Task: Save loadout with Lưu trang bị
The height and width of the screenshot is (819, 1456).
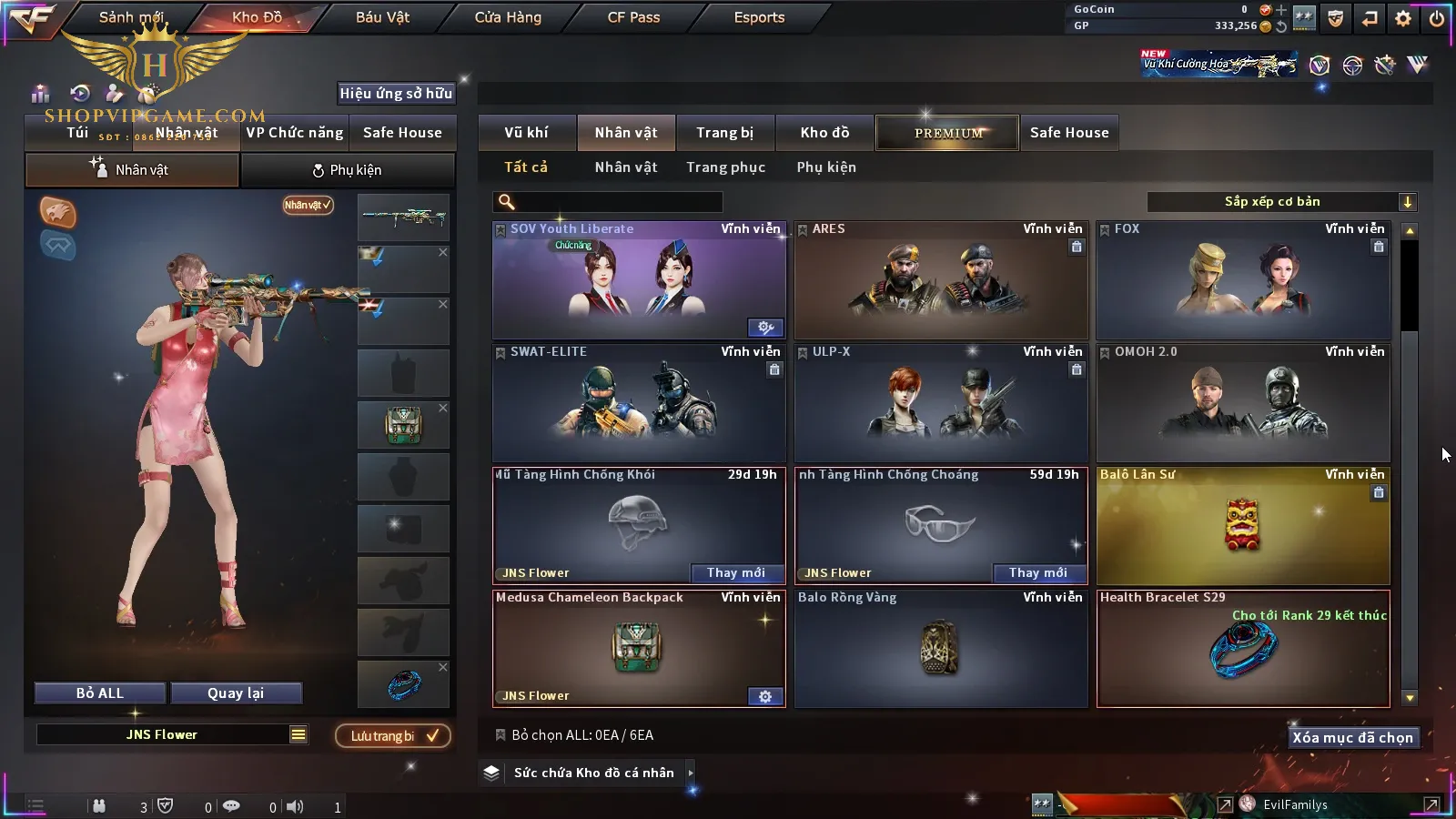Action: (x=393, y=736)
